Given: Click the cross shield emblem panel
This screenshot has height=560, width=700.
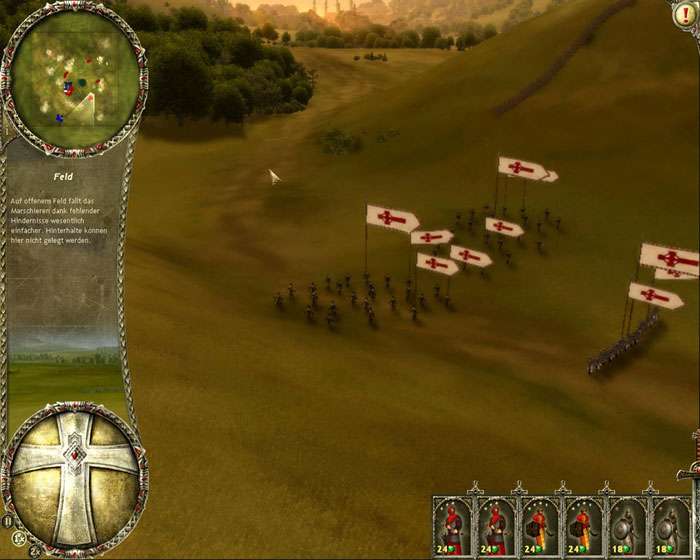Looking at the screenshot, I should pos(76,471).
